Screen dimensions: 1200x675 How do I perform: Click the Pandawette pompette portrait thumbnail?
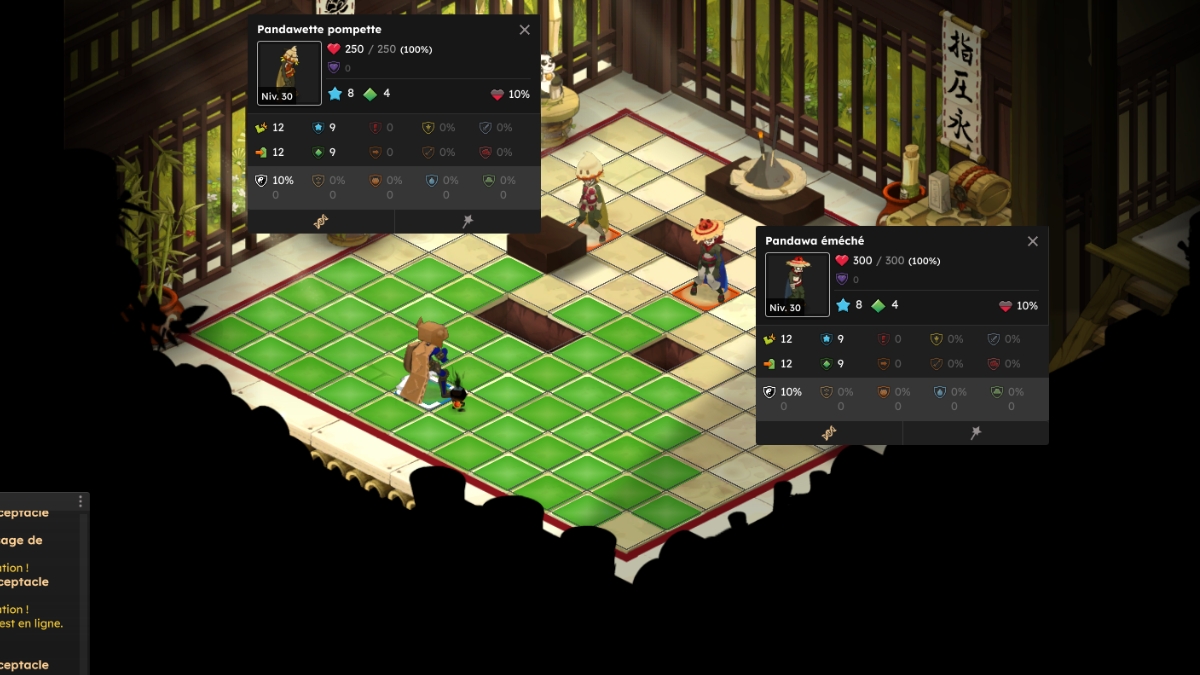[289, 73]
